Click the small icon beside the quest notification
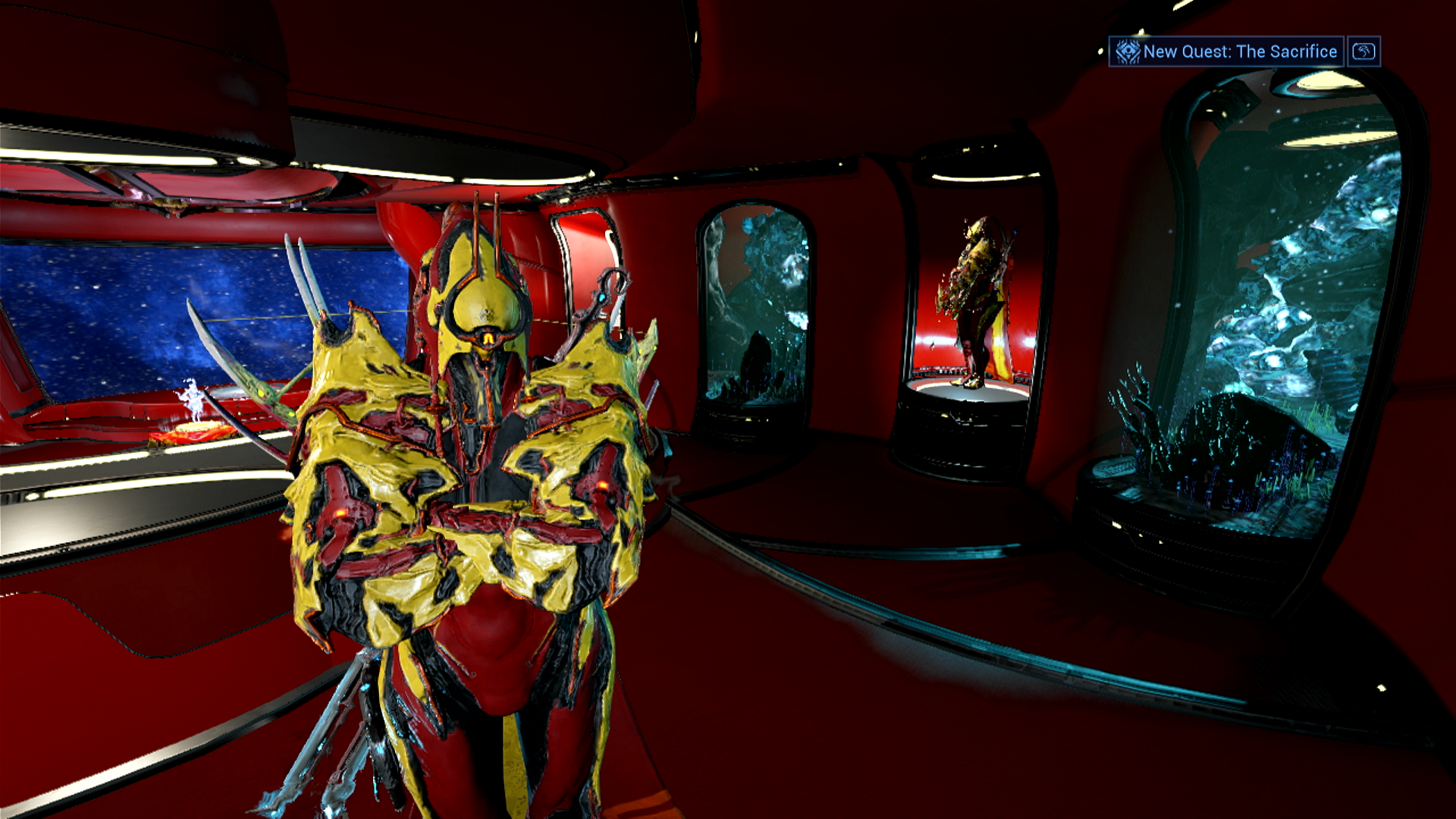1456x819 pixels. pyautogui.click(x=1363, y=52)
